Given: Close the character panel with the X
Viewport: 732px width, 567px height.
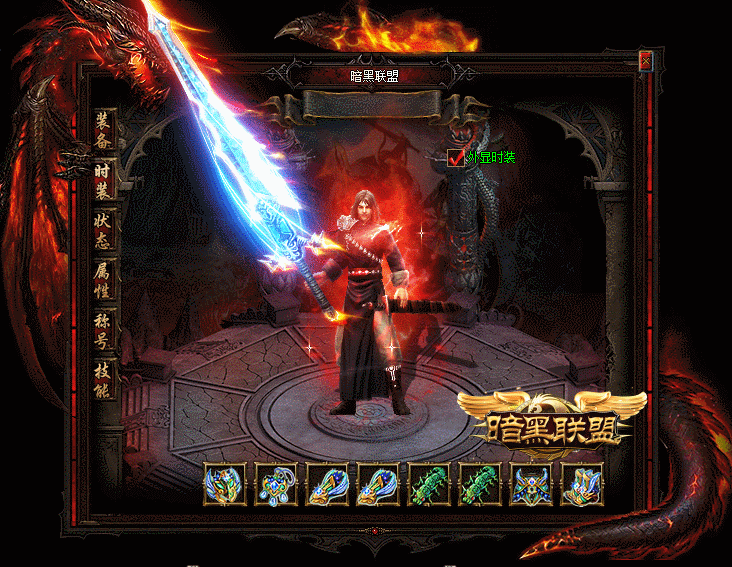Looking at the screenshot, I should point(646,61).
